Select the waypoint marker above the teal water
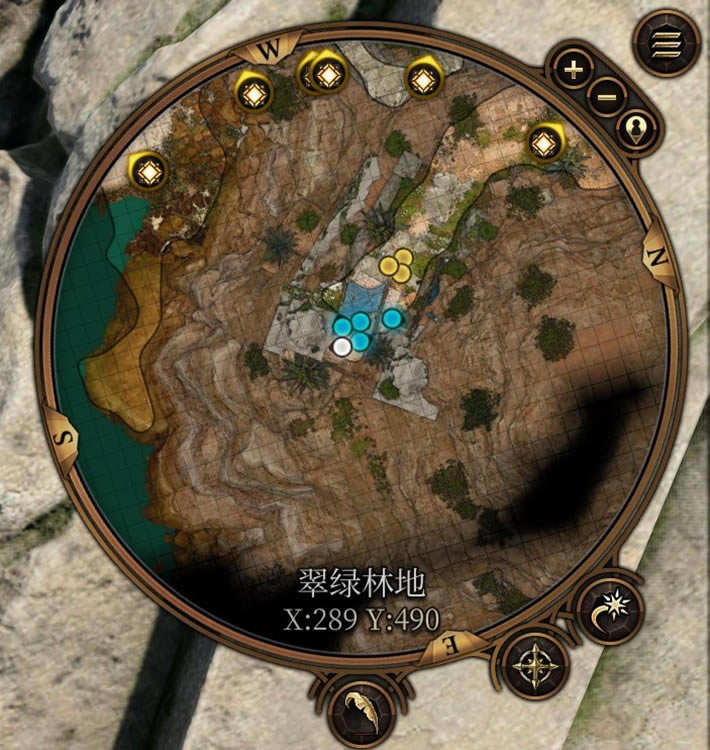The width and height of the screenshot is (710, 750). tap(150, 172)
